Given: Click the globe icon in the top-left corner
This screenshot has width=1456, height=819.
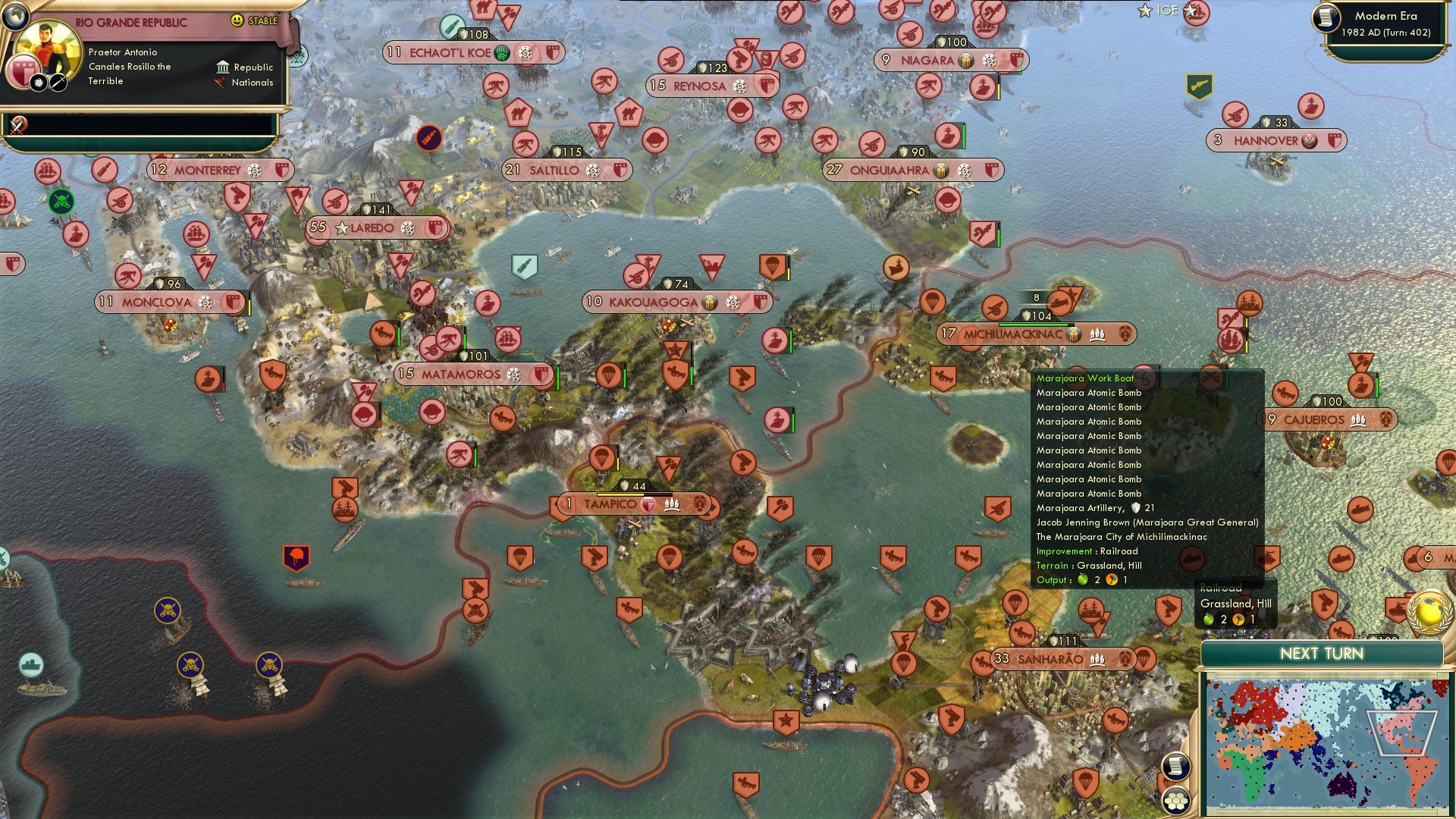Looking at the screenshot, I should click(17, 17).
